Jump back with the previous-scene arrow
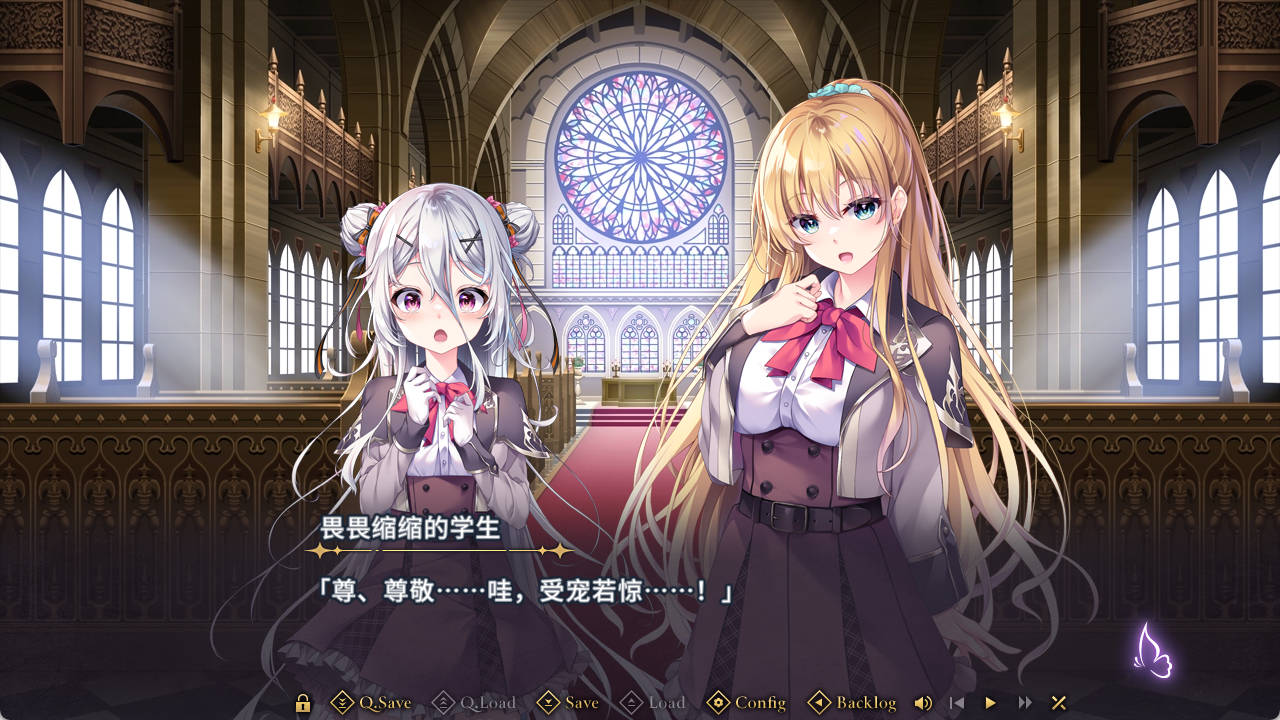This screenshot has width=1280, height=720. point(957,703)
